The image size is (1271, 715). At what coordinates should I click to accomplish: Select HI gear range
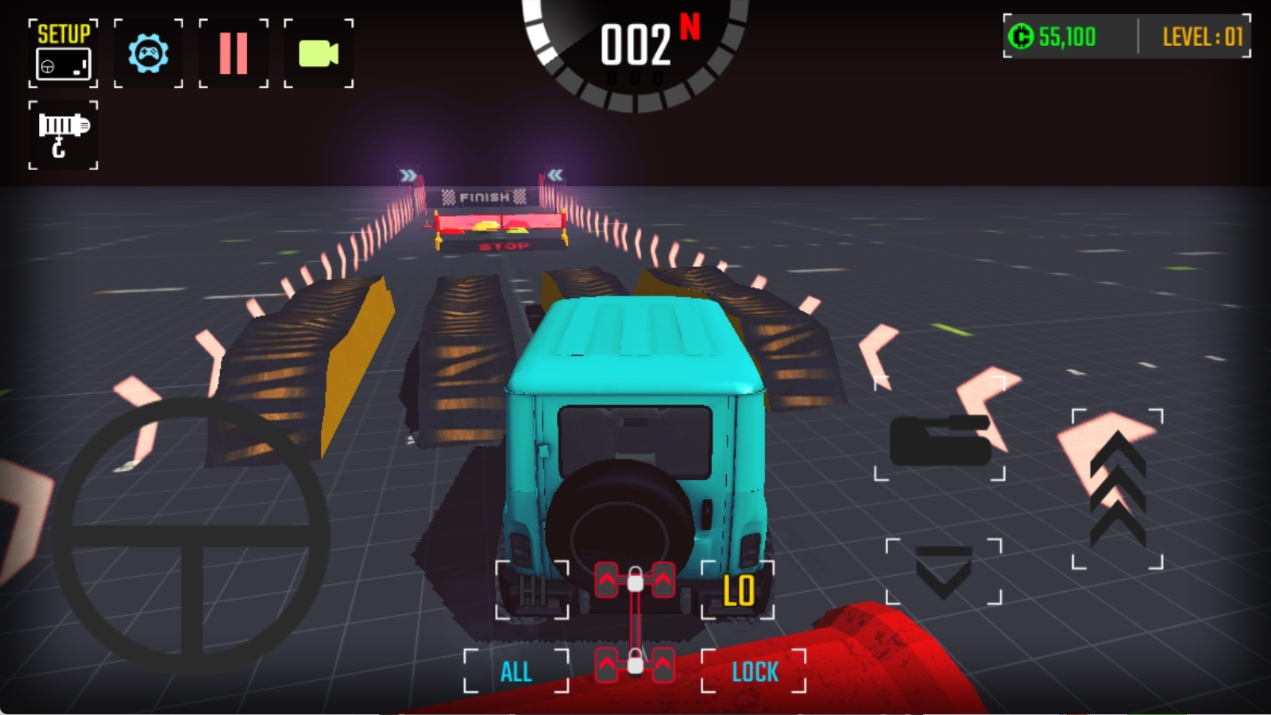[x=532, y=590]
